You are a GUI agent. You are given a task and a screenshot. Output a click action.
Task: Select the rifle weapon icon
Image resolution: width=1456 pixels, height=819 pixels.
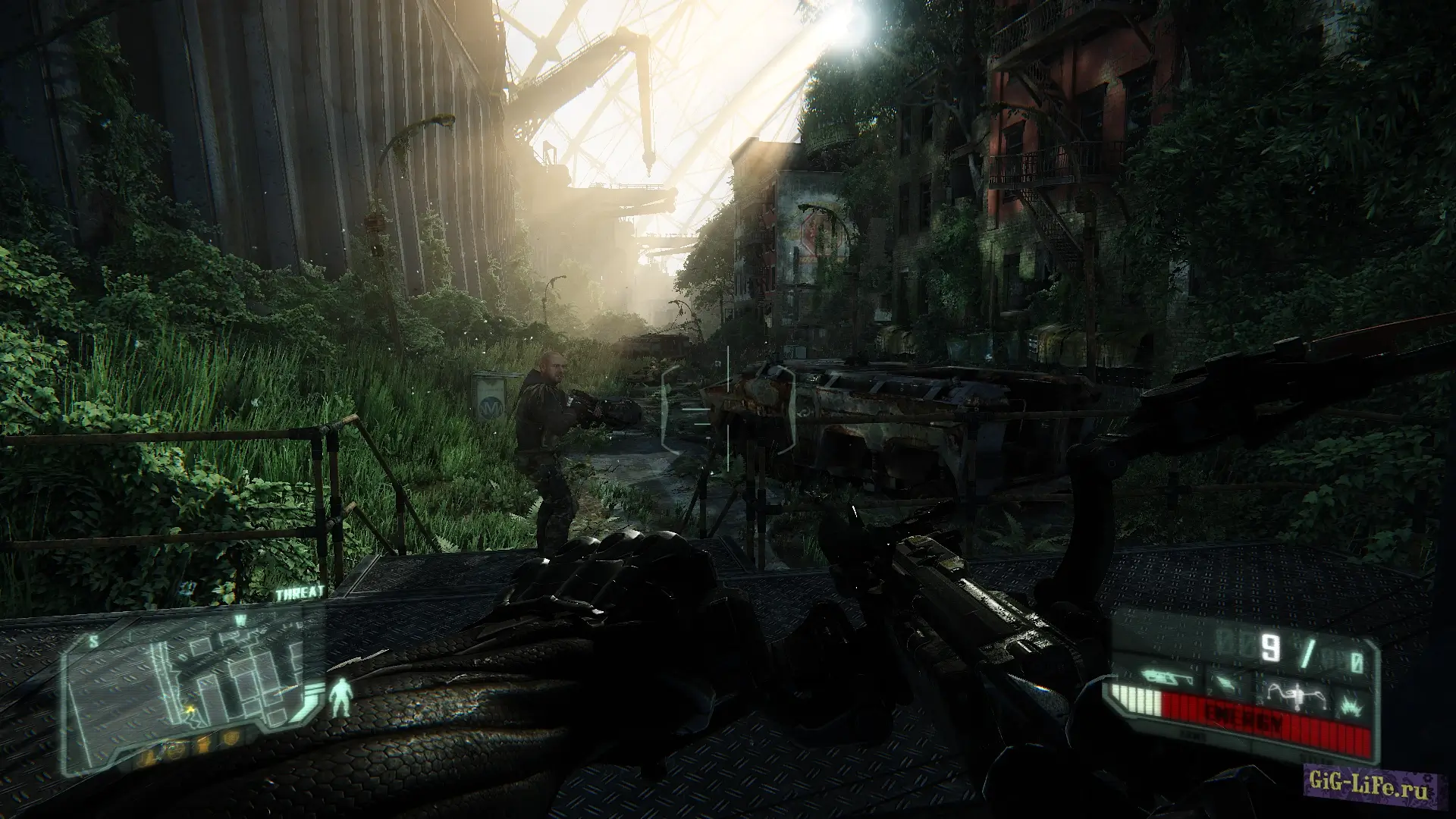pos(1159,673)
